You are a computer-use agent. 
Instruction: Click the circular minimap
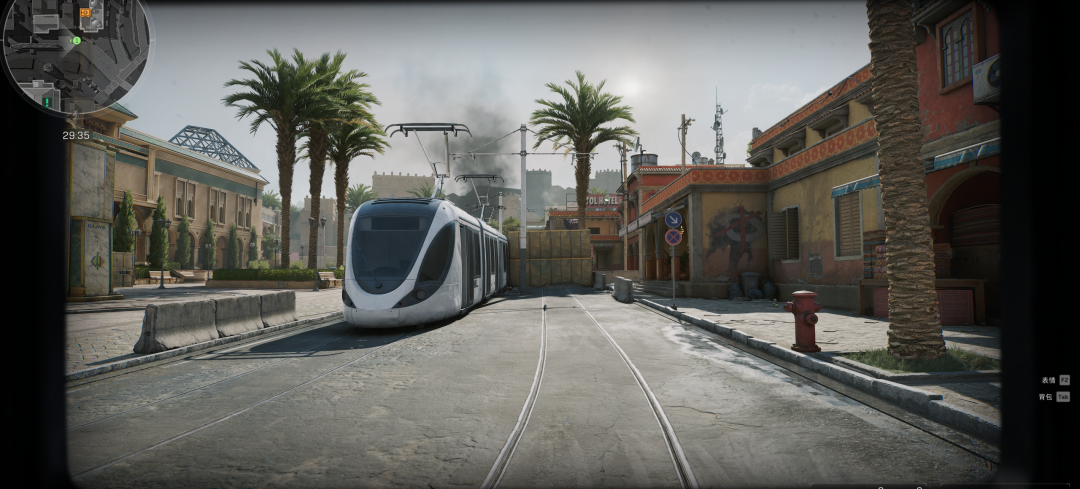(75, 55)
